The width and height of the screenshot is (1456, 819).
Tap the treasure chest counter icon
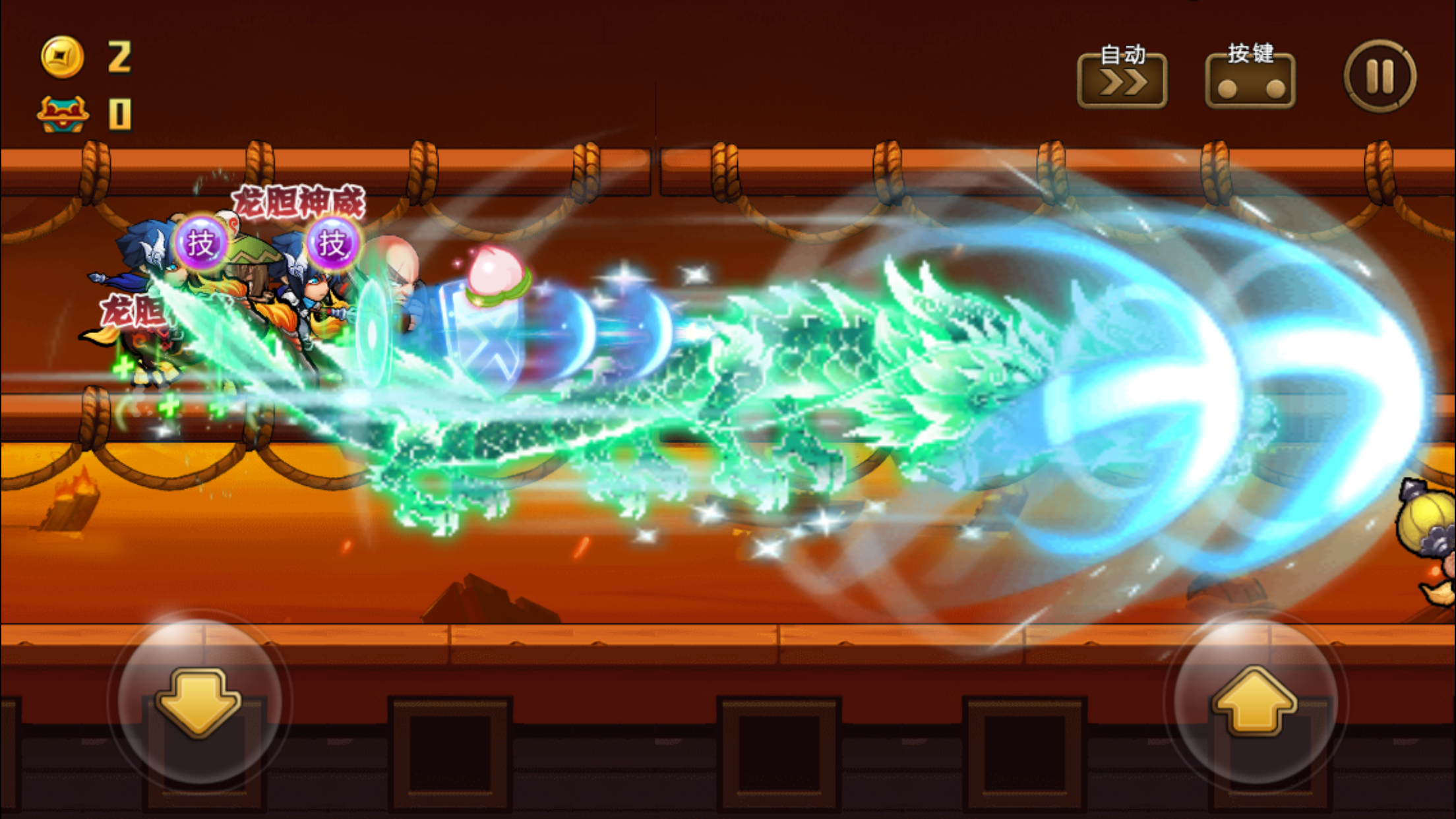63,112
